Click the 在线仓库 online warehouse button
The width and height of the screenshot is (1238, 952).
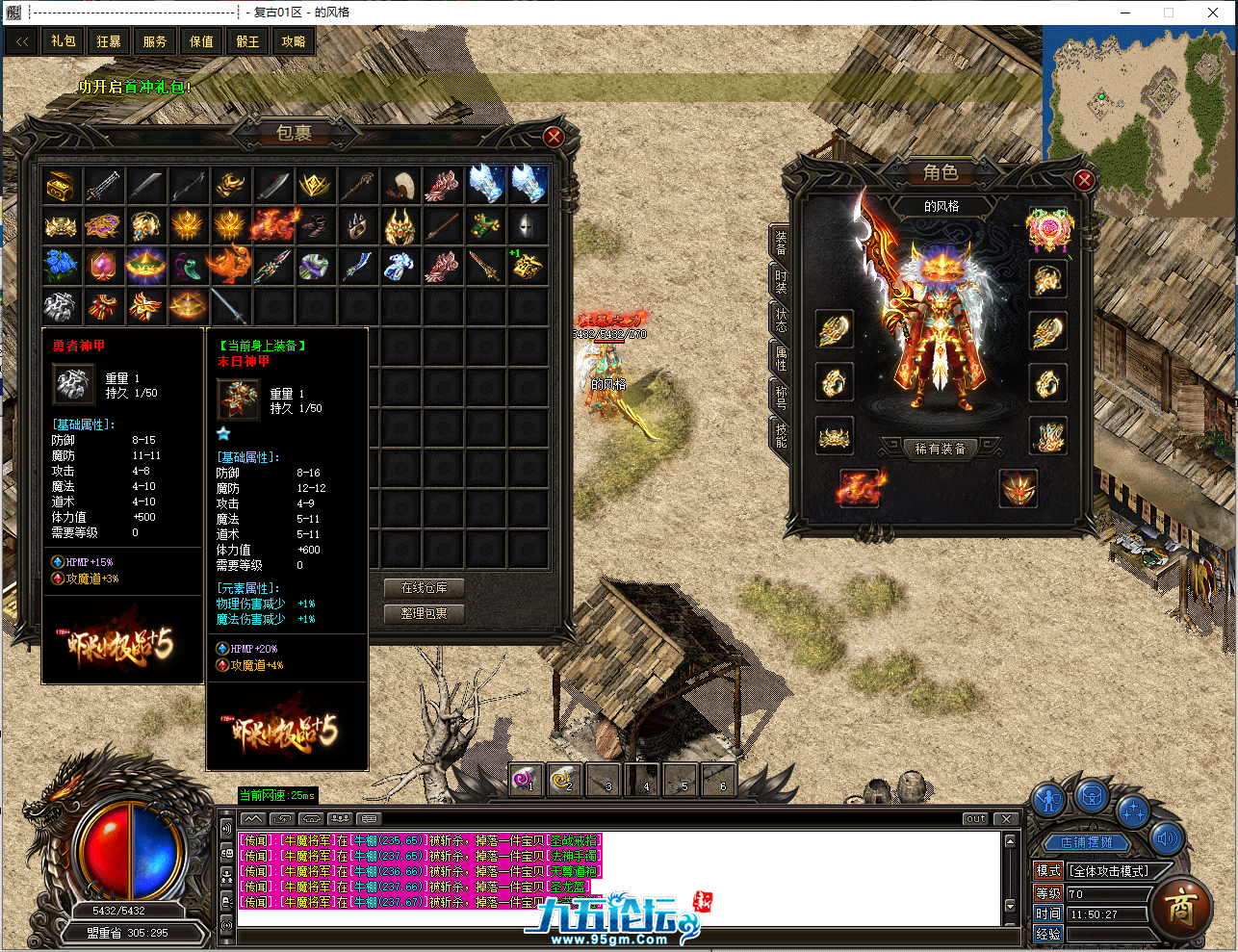pyautogui.click(x=424, y=587)
